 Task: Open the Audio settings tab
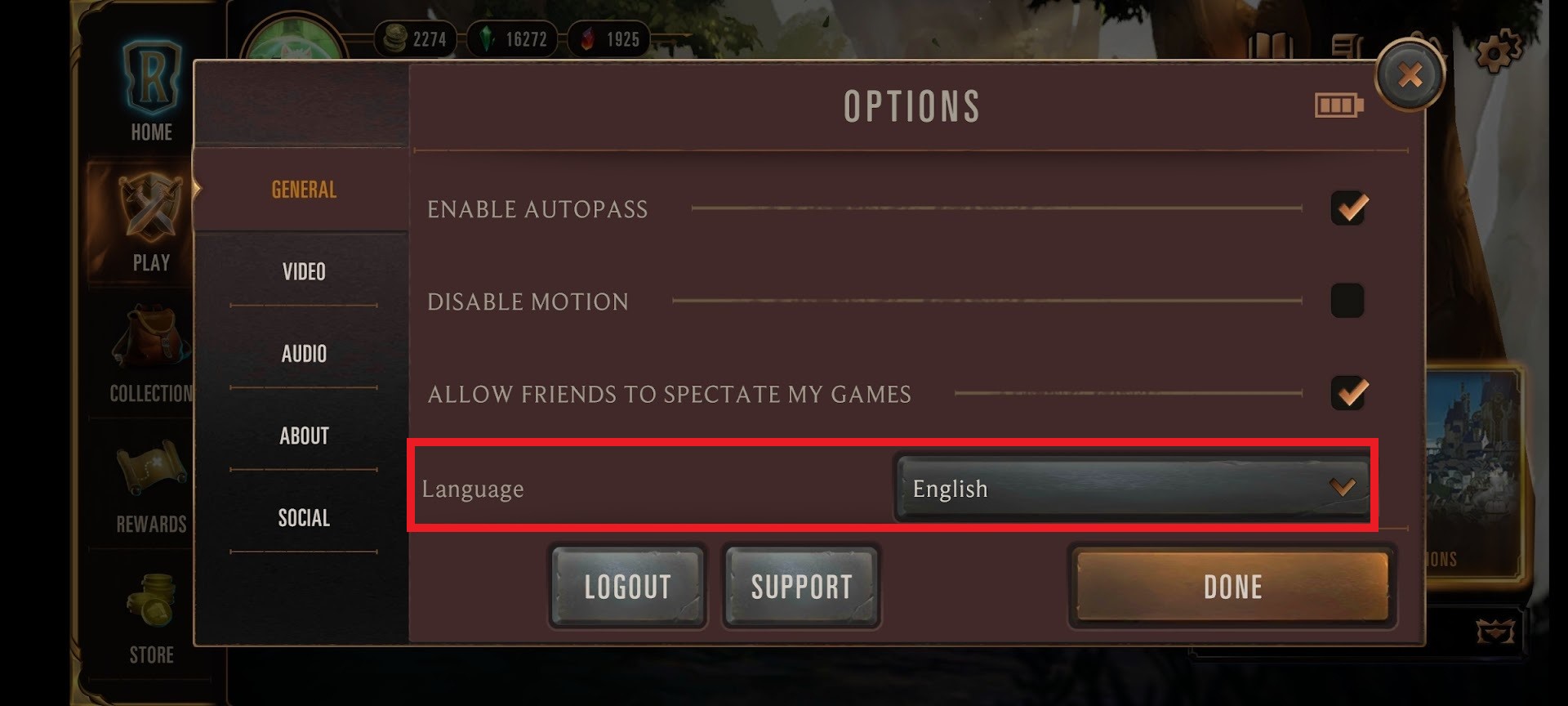pyautogui.click(x=304, y=354)
